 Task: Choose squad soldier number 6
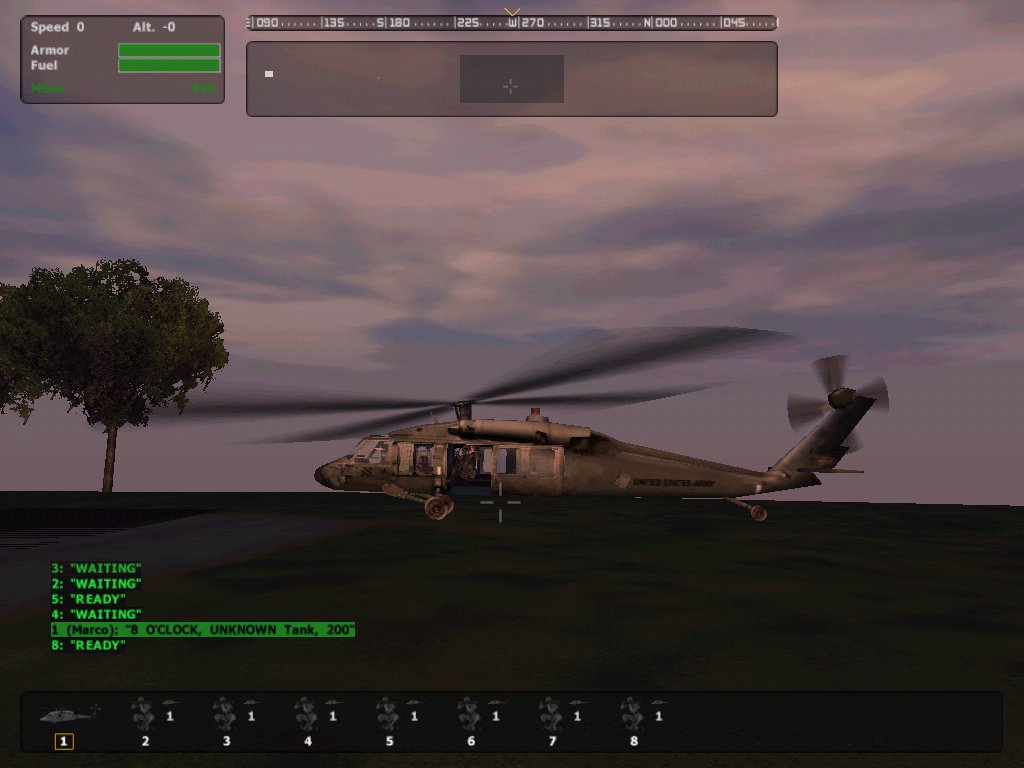[471, 716]
